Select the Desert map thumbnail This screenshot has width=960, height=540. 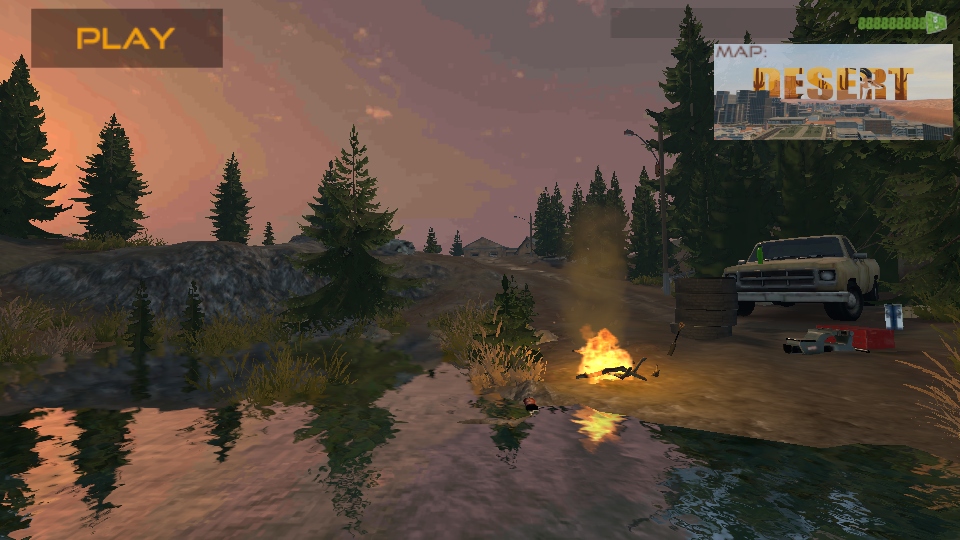coord(833,92)
